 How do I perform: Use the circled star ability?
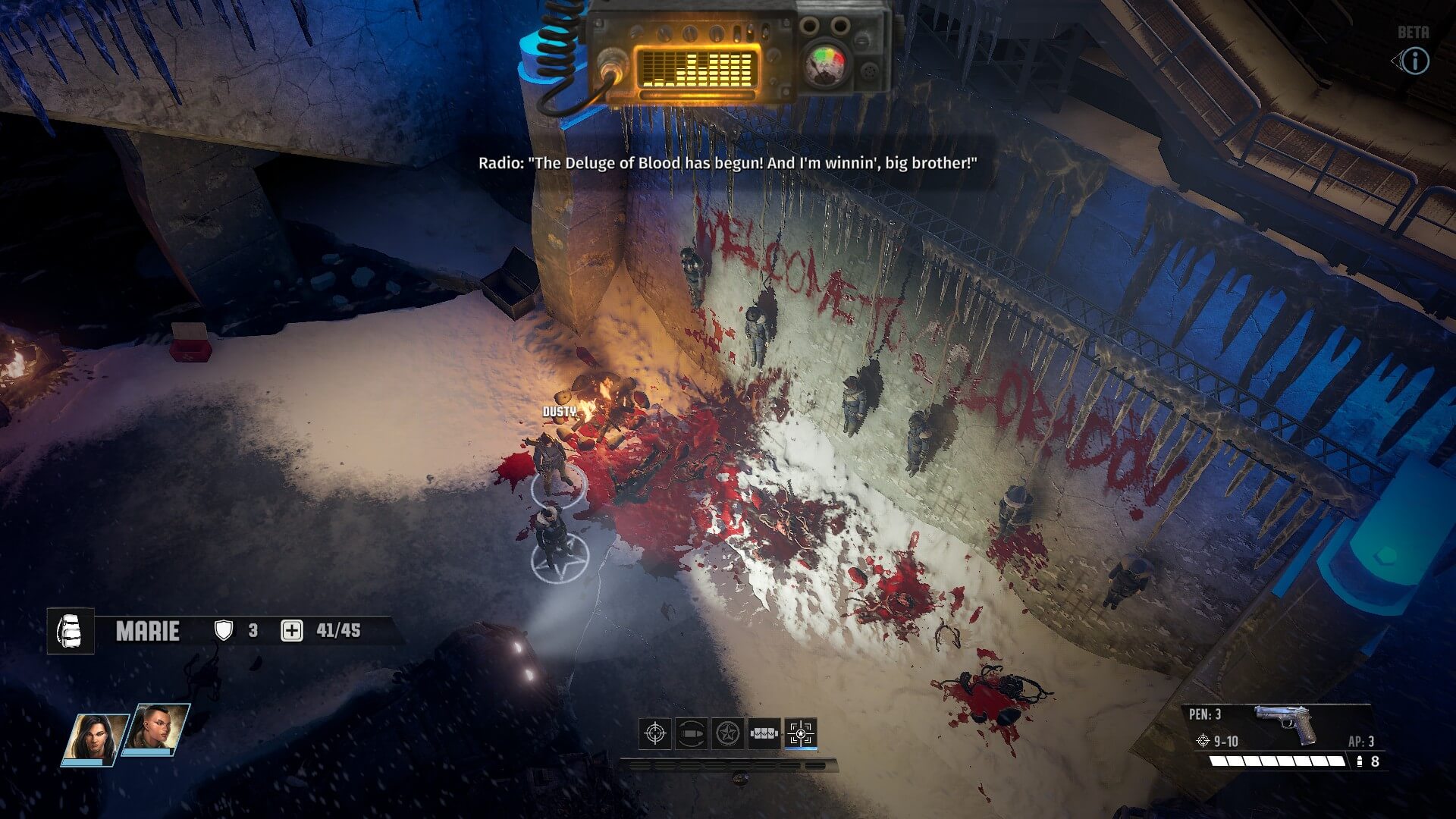728,733
